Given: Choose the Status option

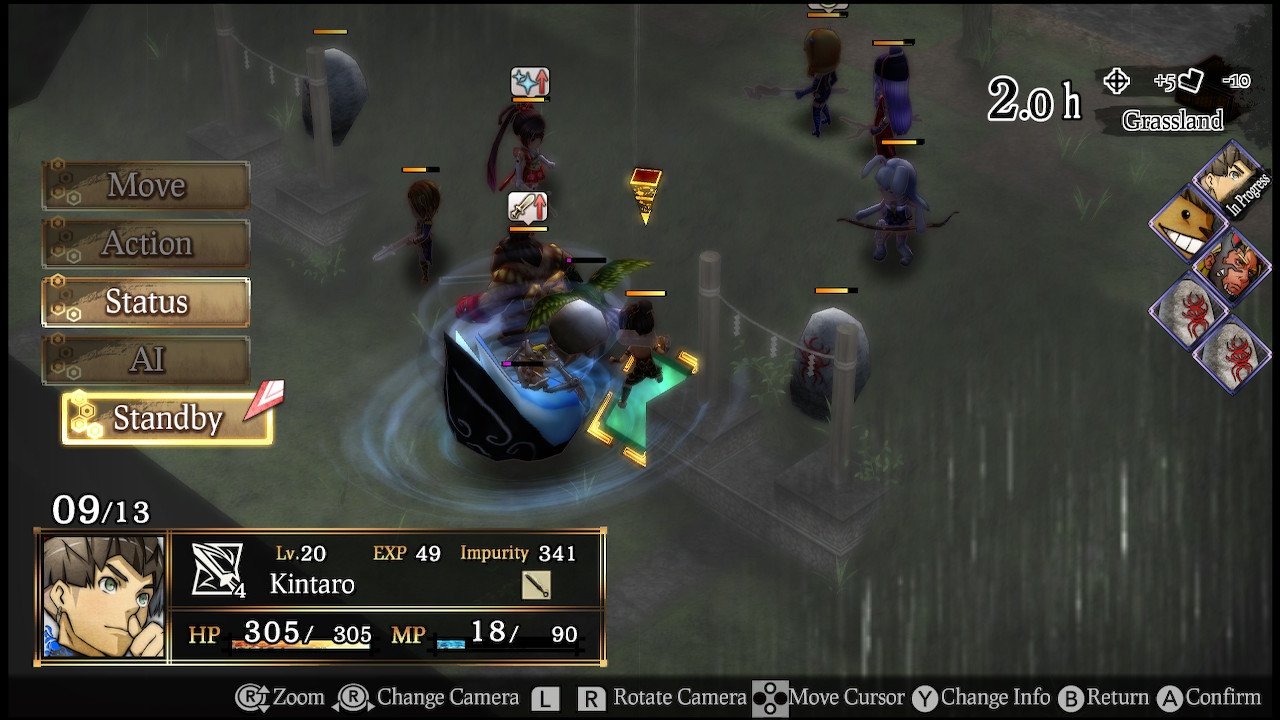Looking at the screenshot, I should 146,302.
